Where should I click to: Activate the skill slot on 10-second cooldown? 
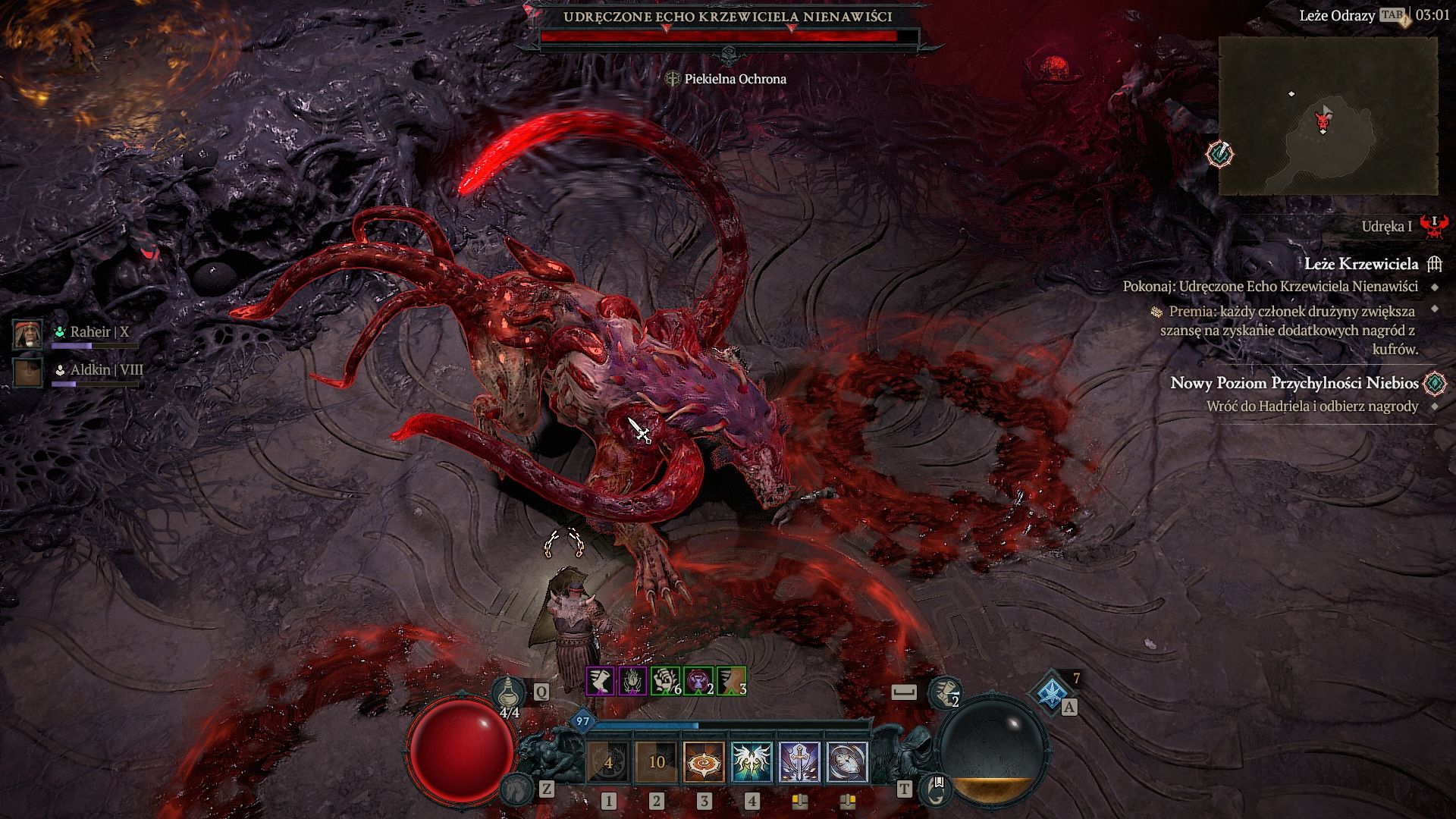click(657, 762)
